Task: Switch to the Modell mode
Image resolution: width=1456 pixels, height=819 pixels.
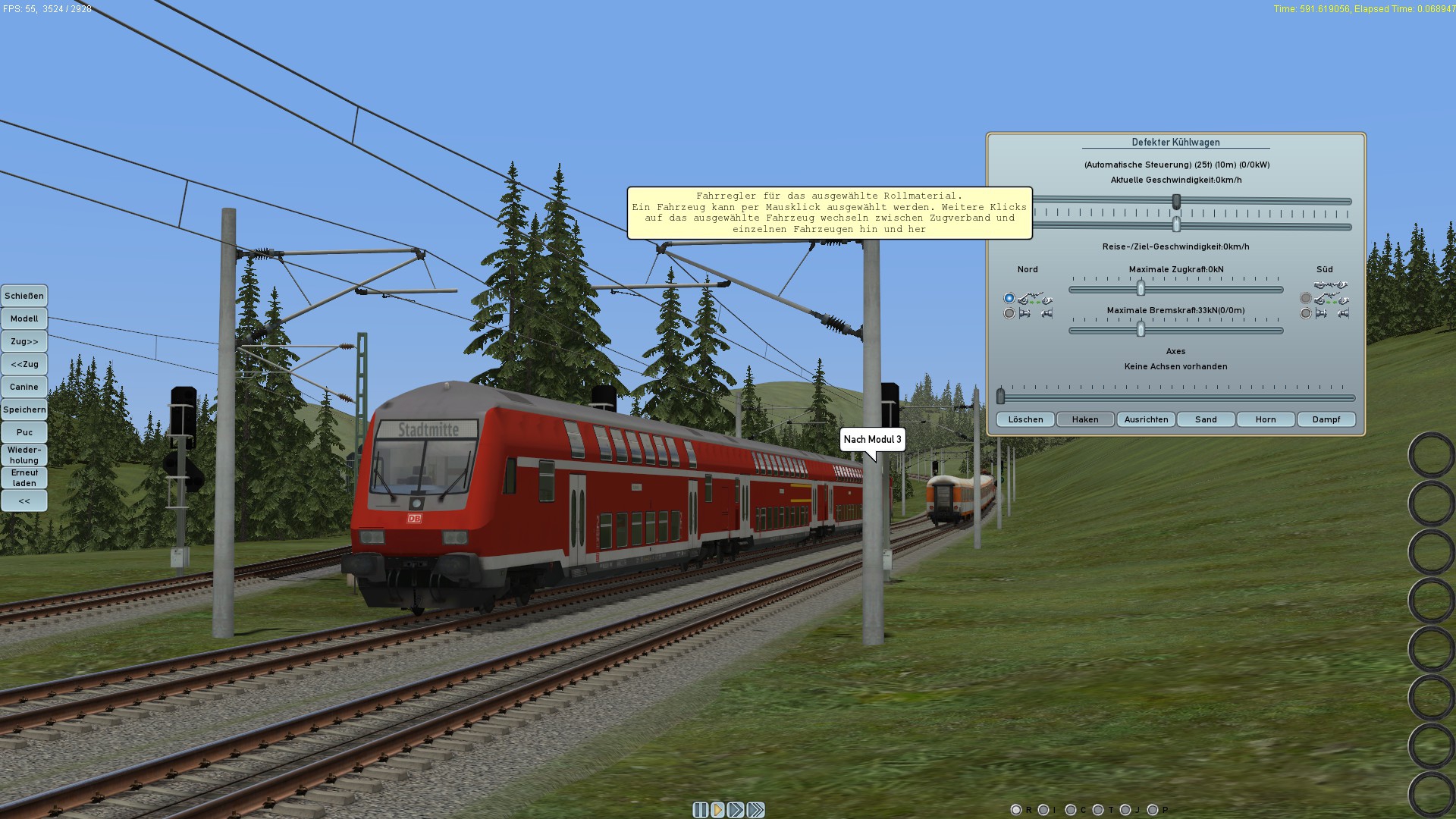Action: (24, 318)
